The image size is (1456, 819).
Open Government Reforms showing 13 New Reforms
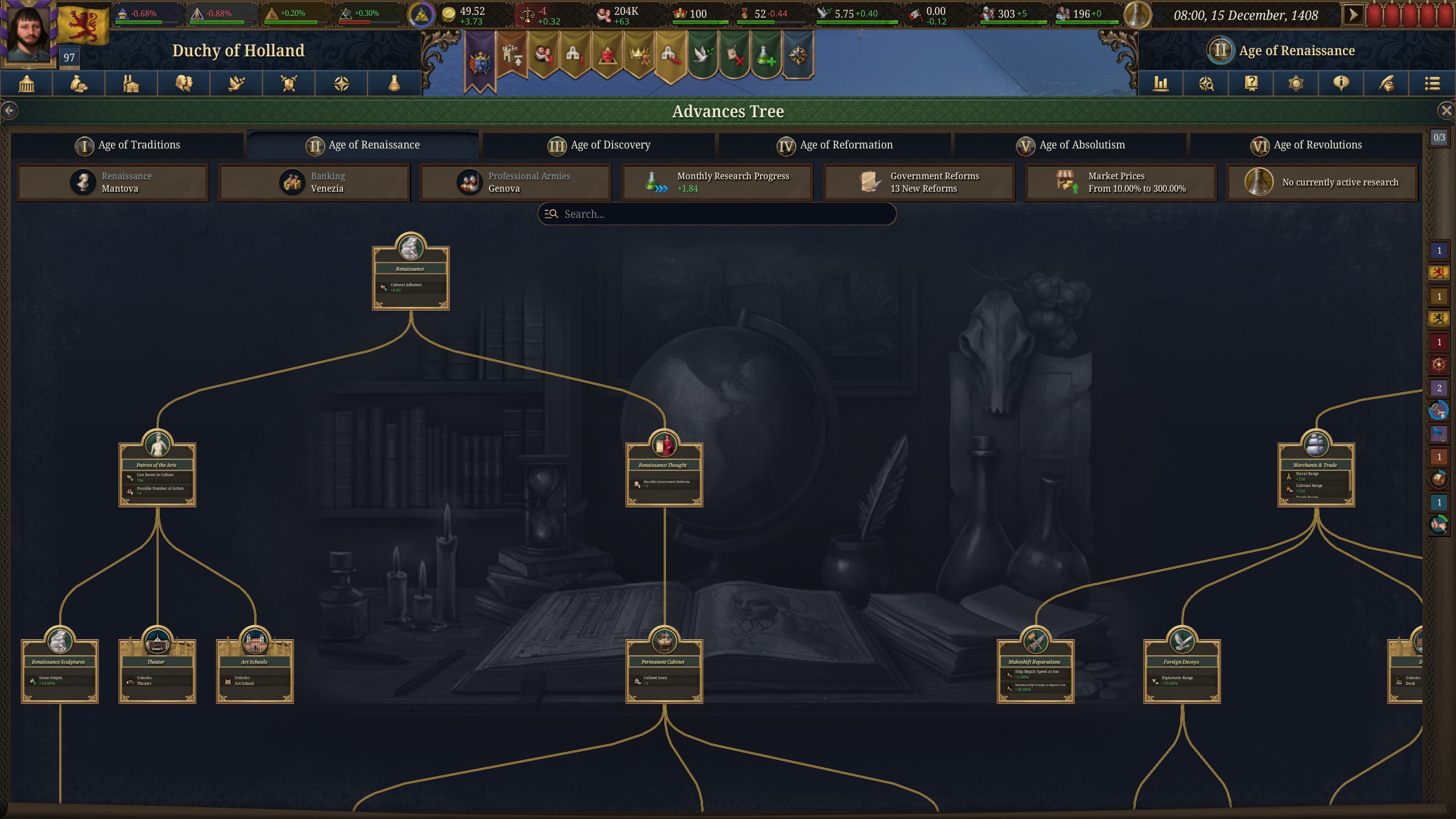tap(919, 182)
